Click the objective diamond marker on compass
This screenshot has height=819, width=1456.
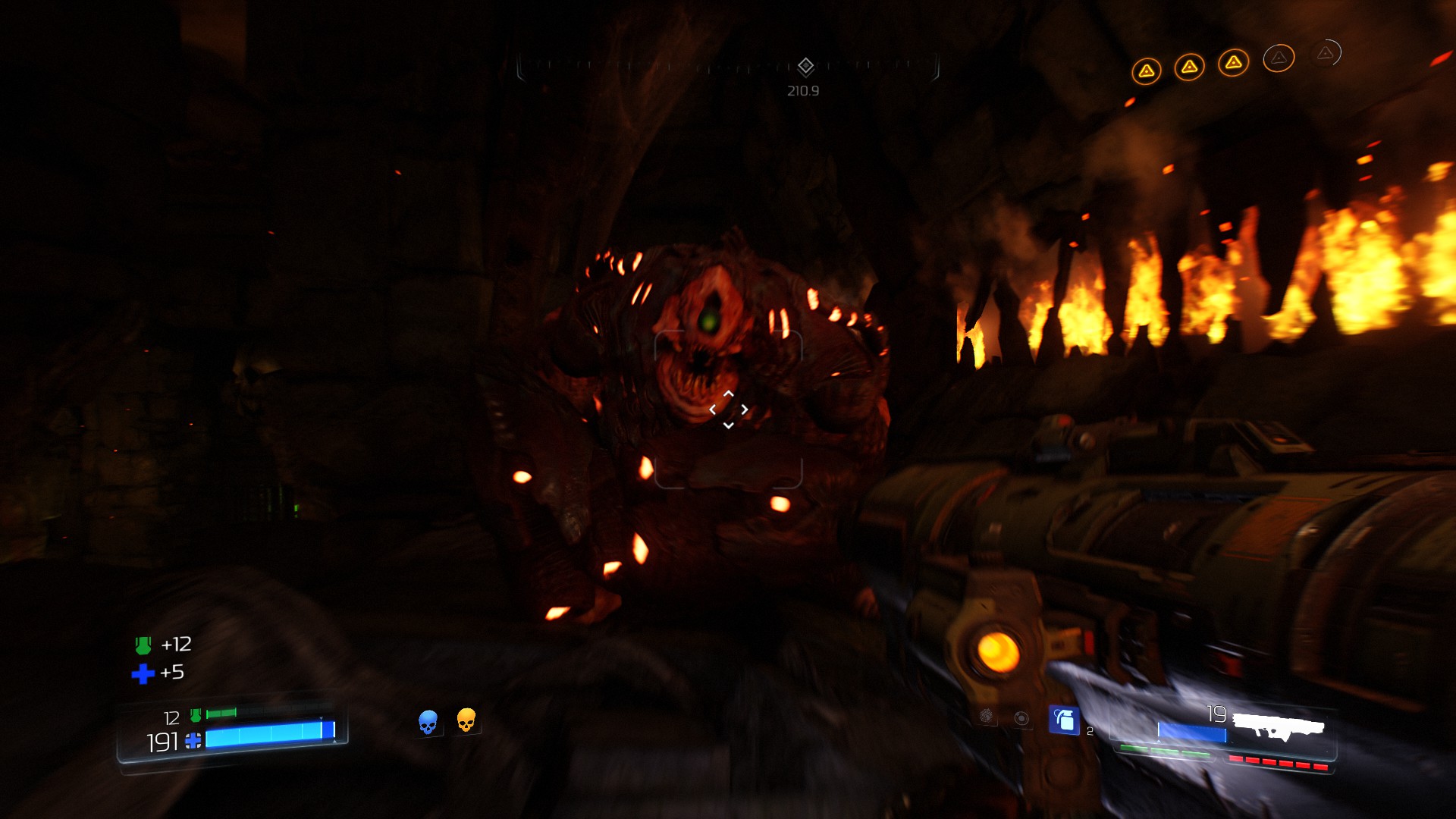[805, 67]
